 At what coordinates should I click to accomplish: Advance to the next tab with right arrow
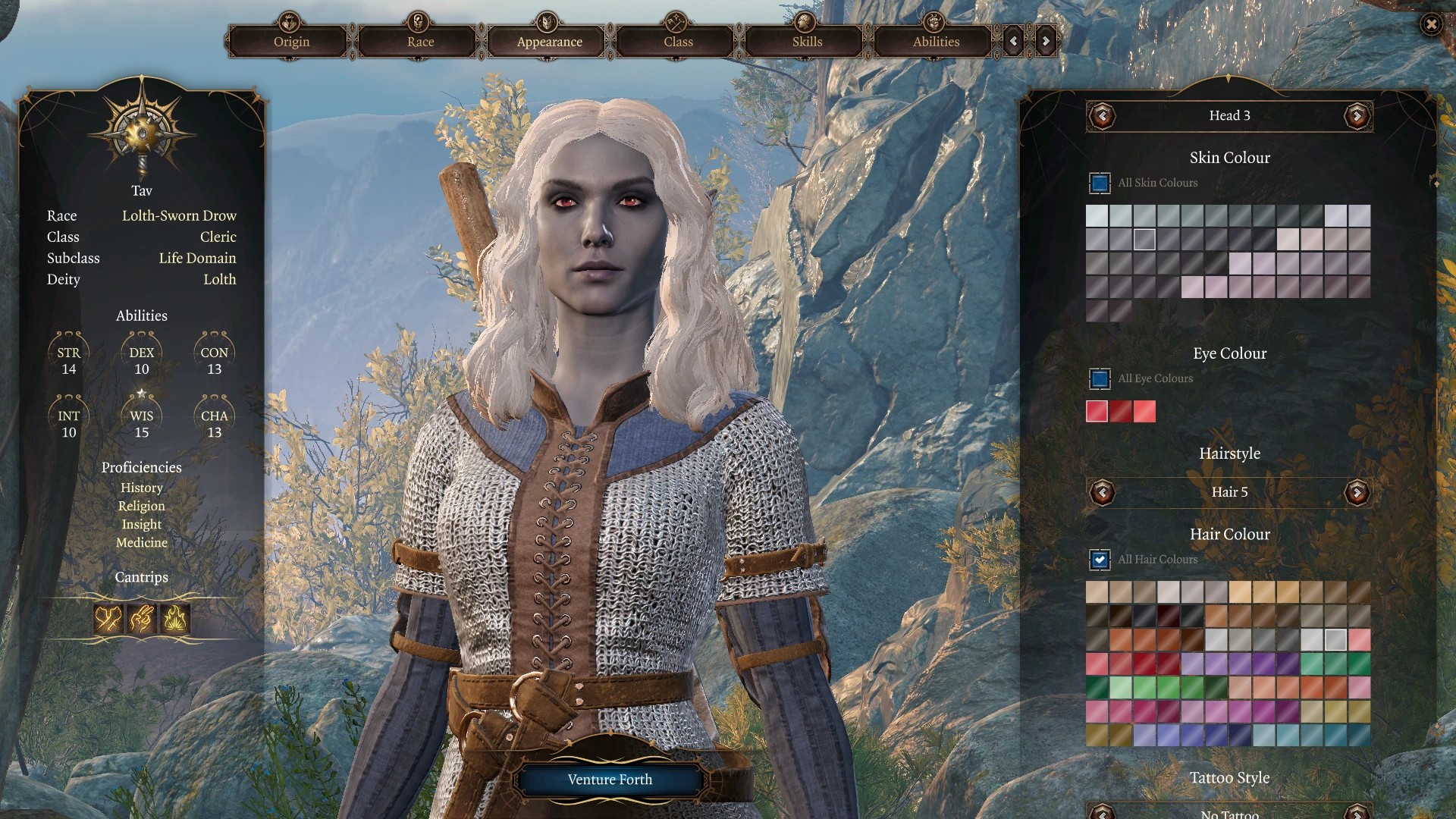coord(1046,42)
